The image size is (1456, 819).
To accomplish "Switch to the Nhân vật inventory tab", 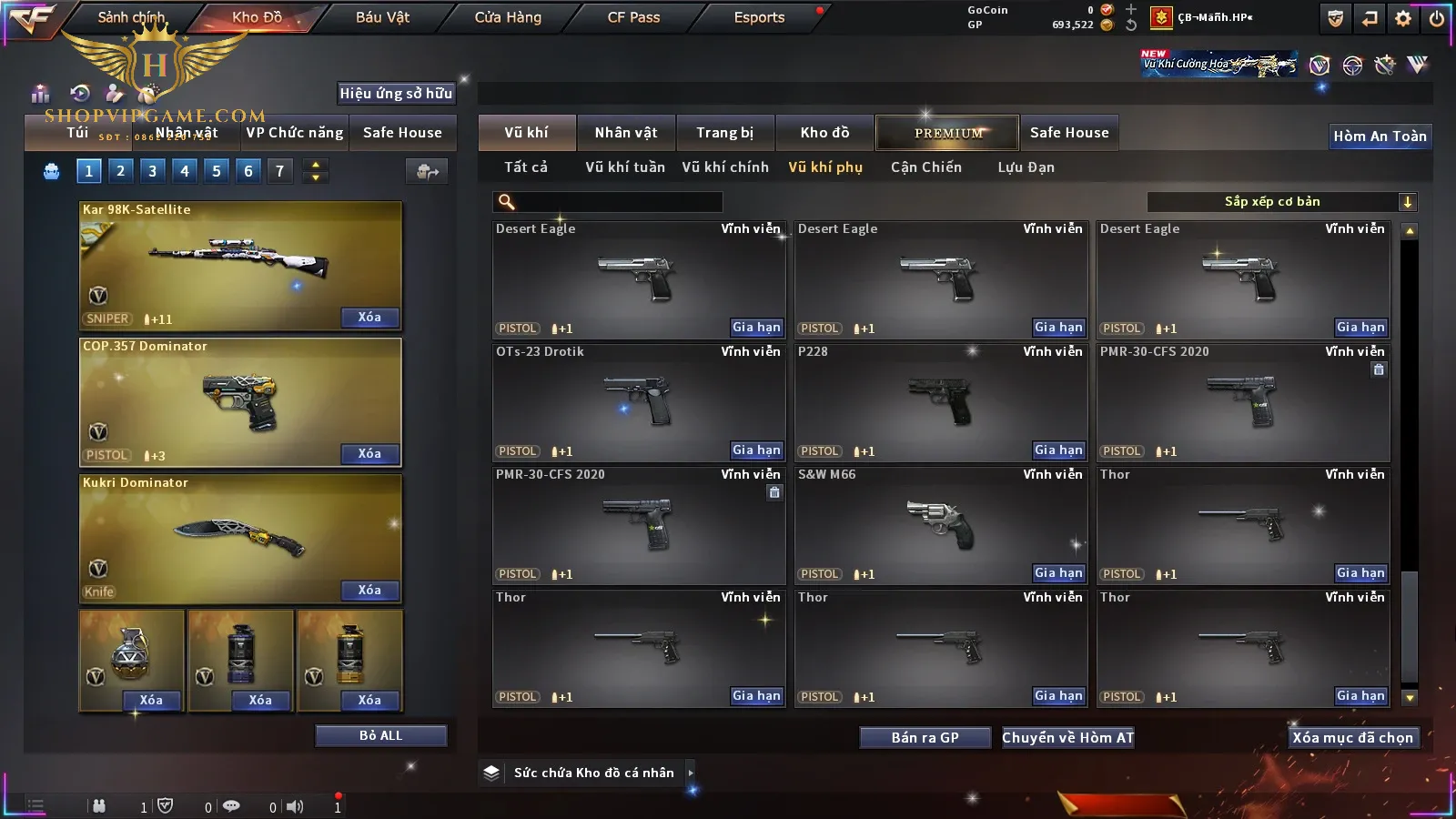I will [x=625, y=133].
